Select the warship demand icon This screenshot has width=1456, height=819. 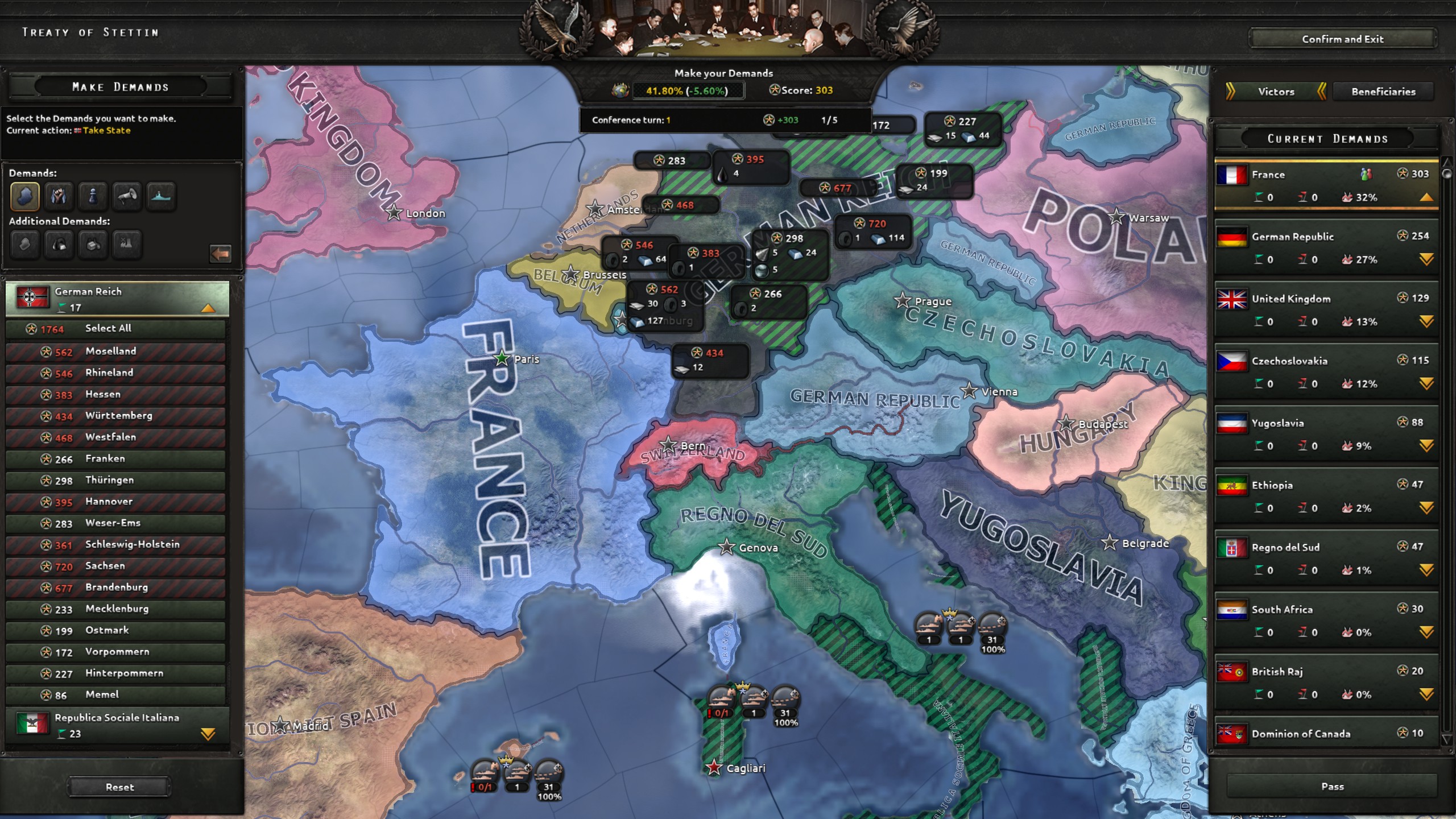point(161,196)
